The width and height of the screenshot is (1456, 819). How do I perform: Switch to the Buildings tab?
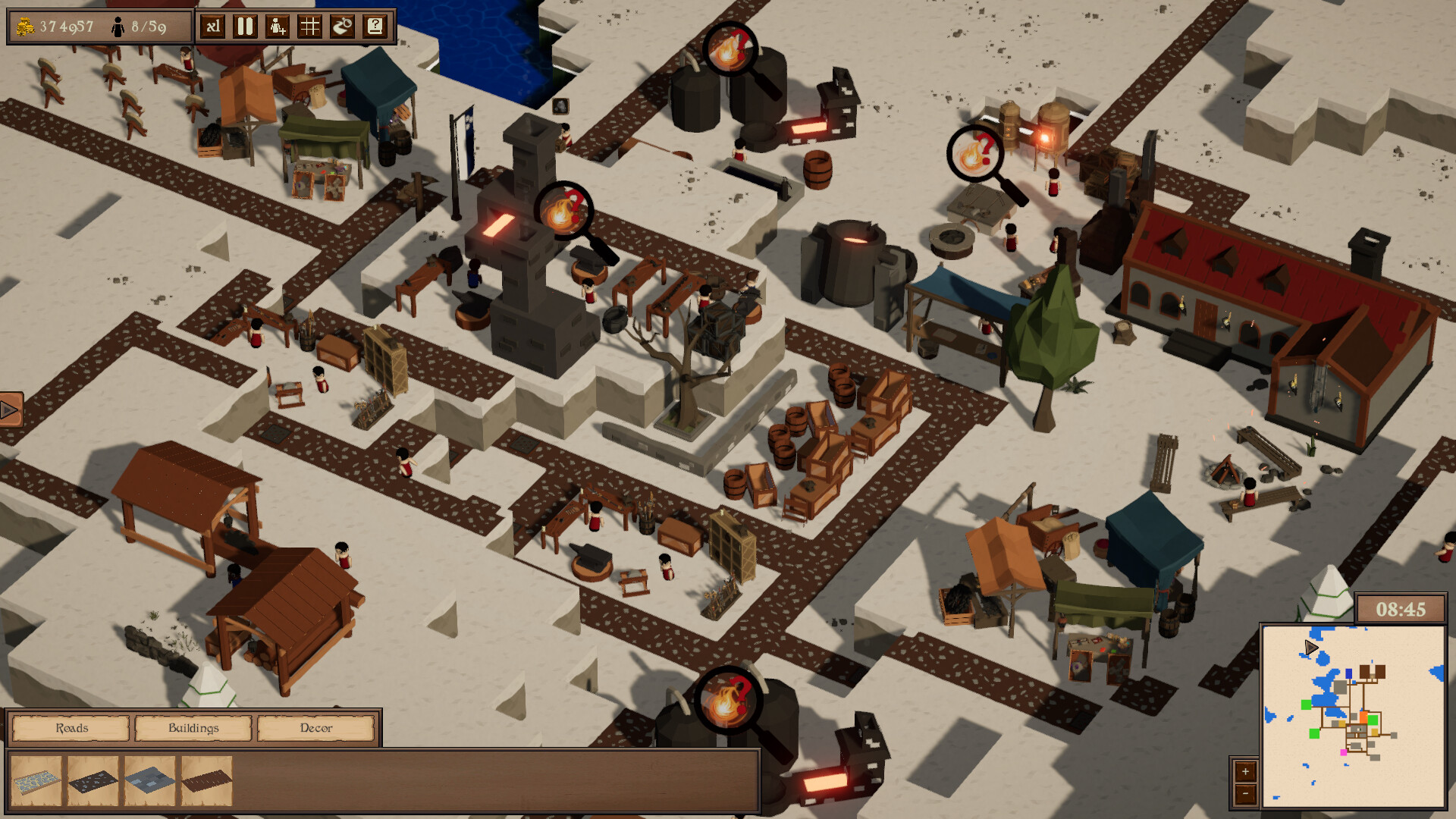pos(193,728)
